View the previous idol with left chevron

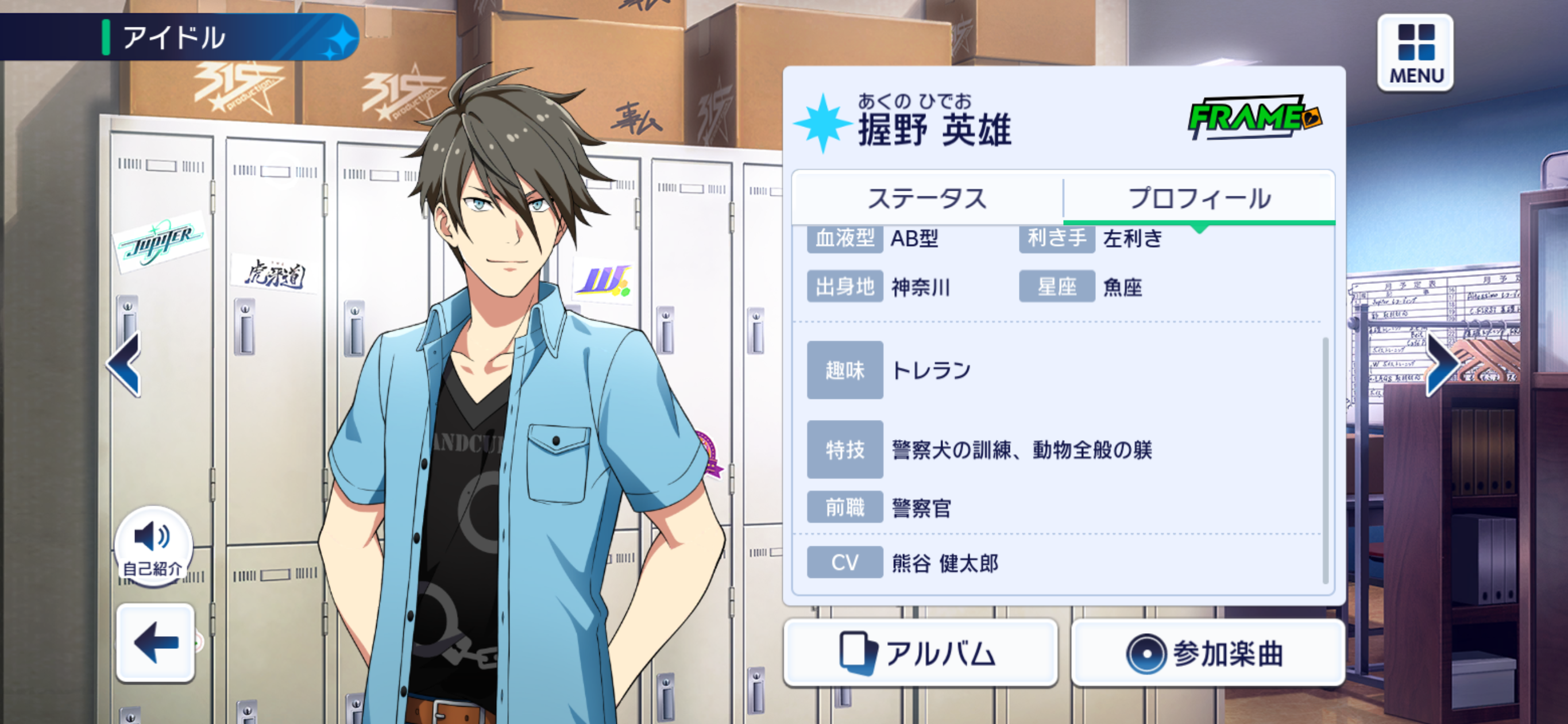click(x=125, y=364)
